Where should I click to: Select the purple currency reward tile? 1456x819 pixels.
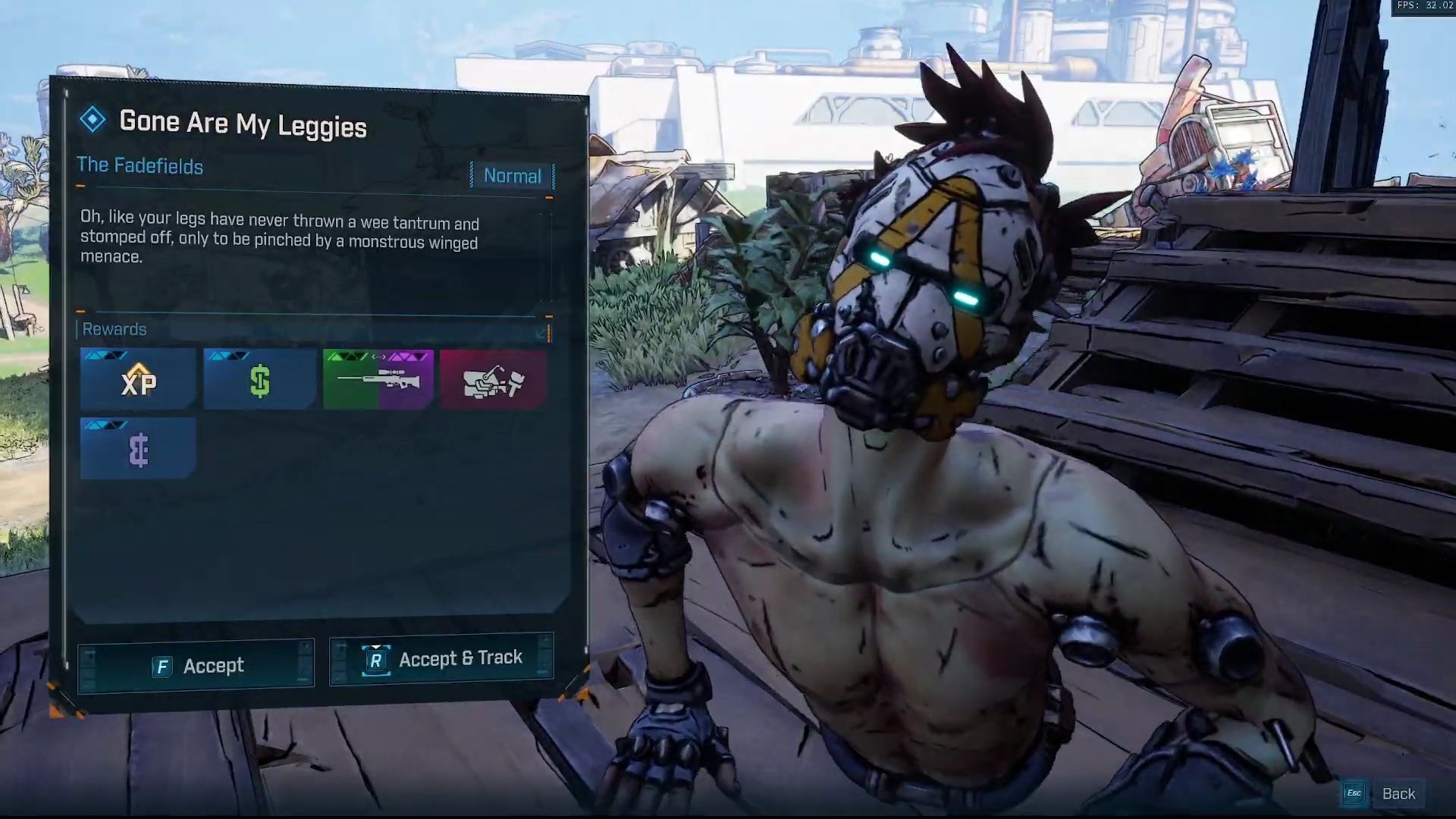(x=138, y=449)
